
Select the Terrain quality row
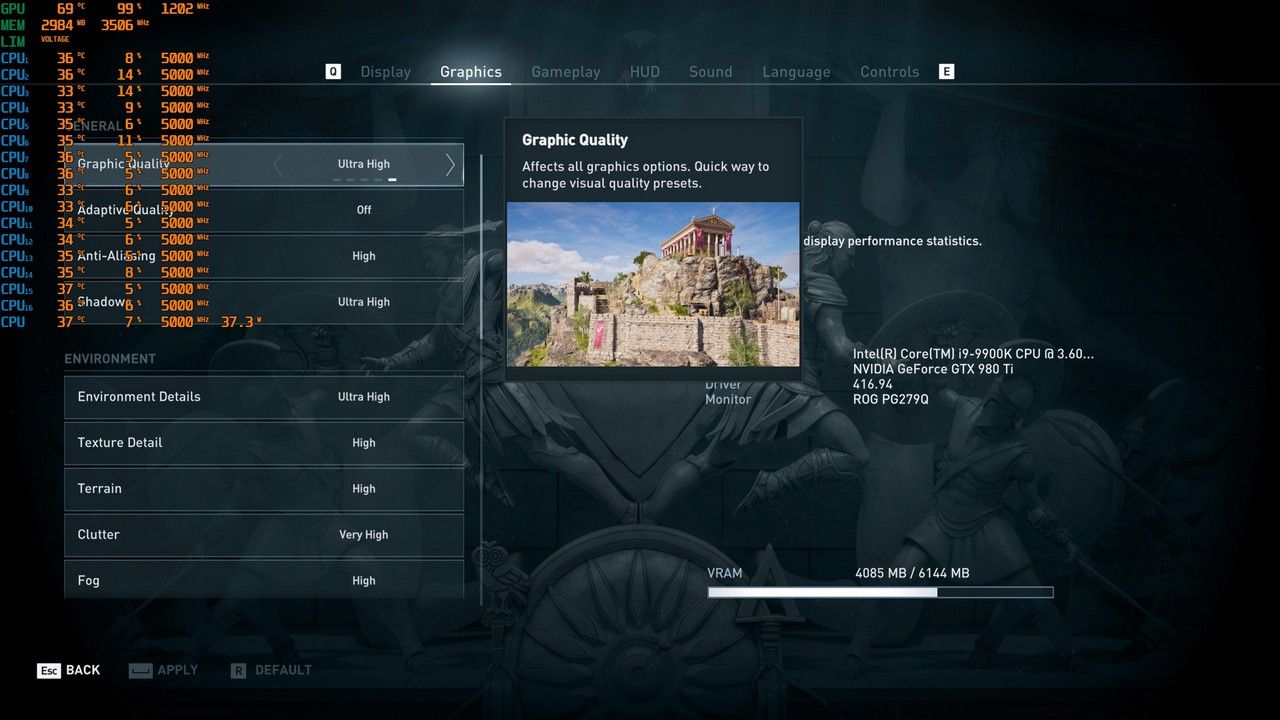click(x=264, y=489)
